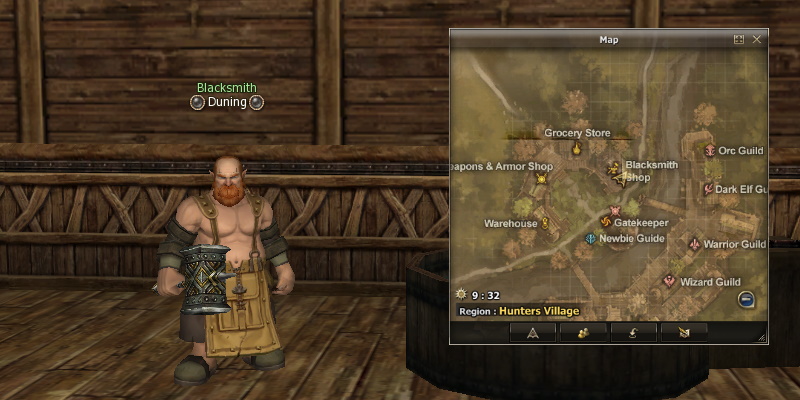The height and width of the screenshot is (400, 800).
Task: Zoom out the map with minus button
Action: [746, 299]
